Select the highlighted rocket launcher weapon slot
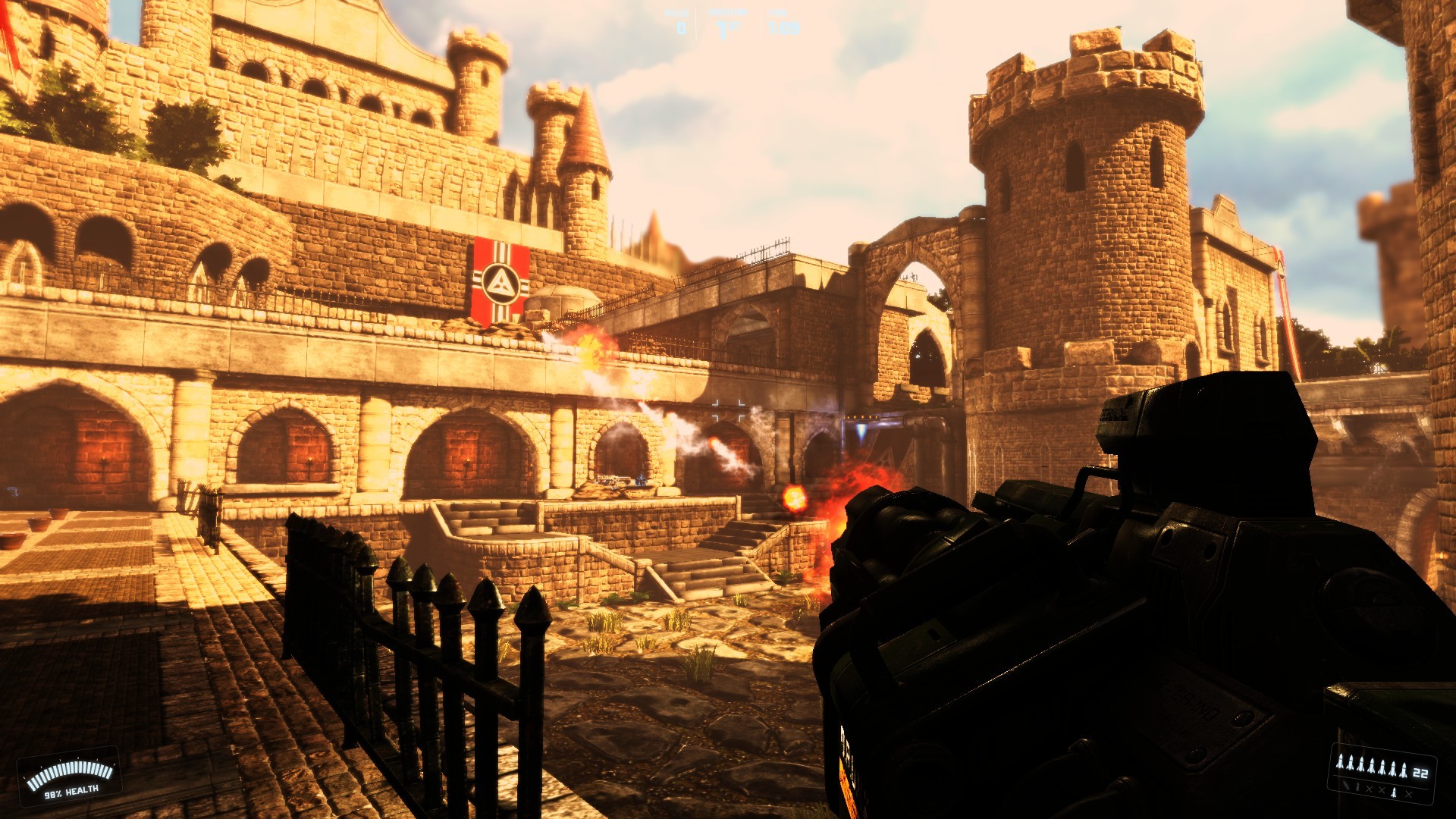Viewport: 1456px width, 819px height. coord(1394,792)
